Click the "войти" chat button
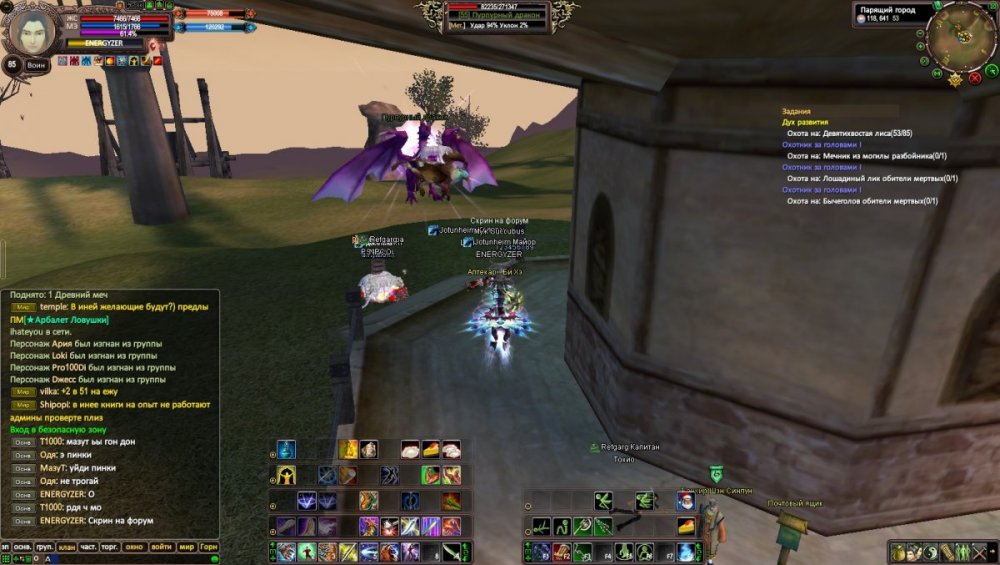Viewport: 1000px width, 565px height. [161, 547]
